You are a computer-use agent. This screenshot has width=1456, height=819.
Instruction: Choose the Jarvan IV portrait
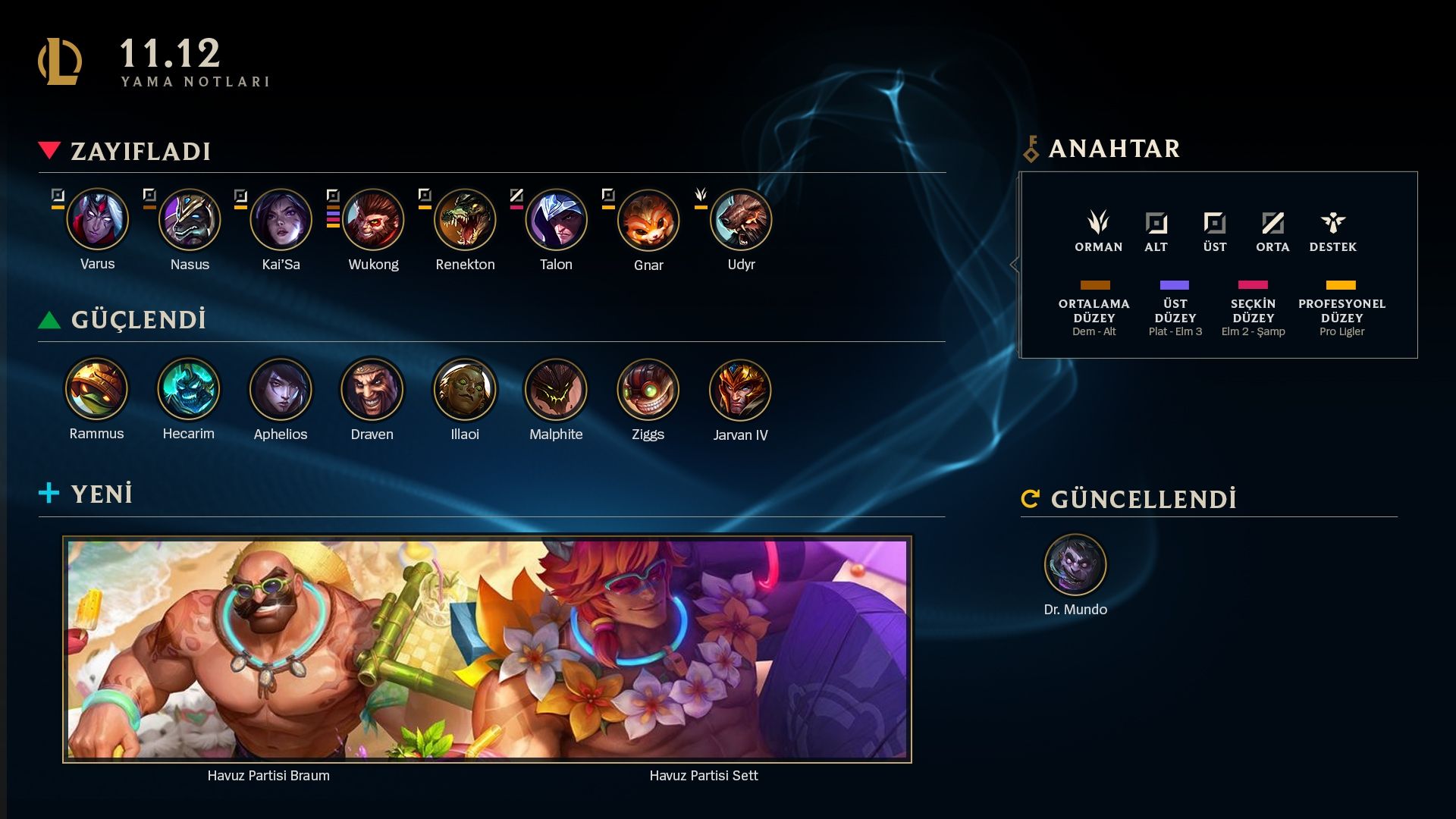pyautogui.click(x=740, y=389)
